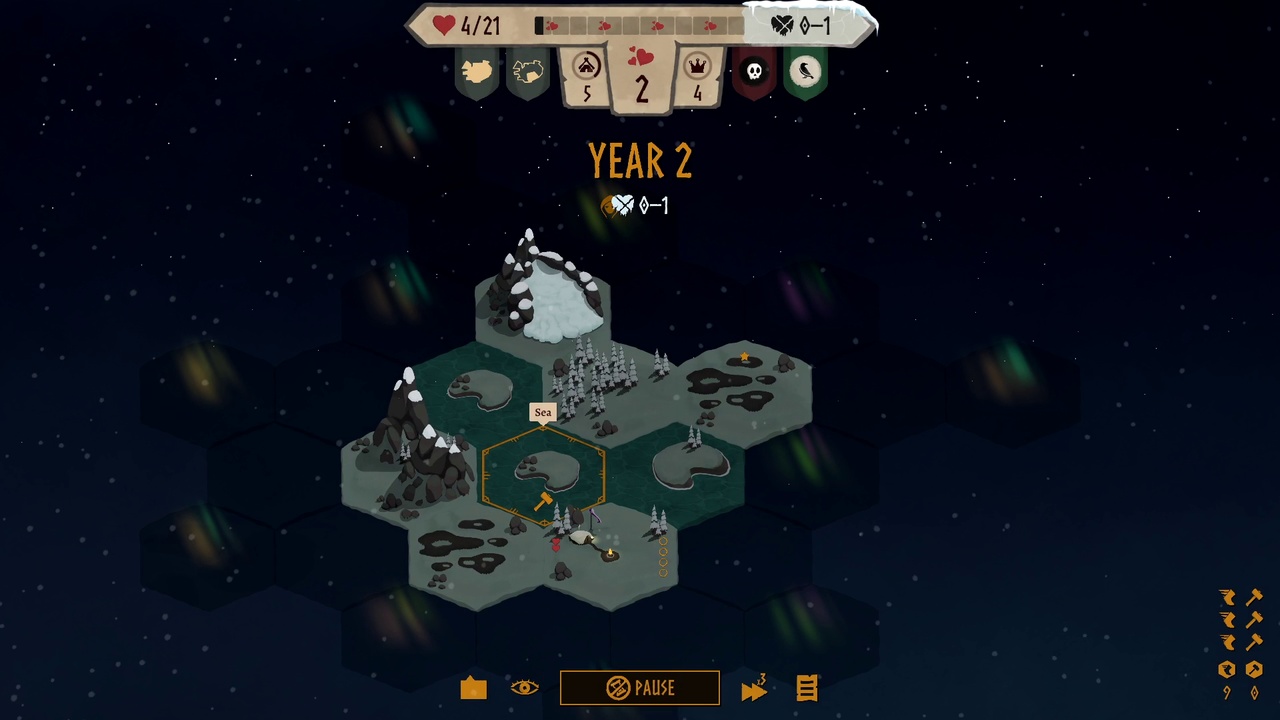Image resolution: width=1280 pixels, height=720 pixels.
Task: Select the hexagonal boot token on the right
Action: (1227, 670)
